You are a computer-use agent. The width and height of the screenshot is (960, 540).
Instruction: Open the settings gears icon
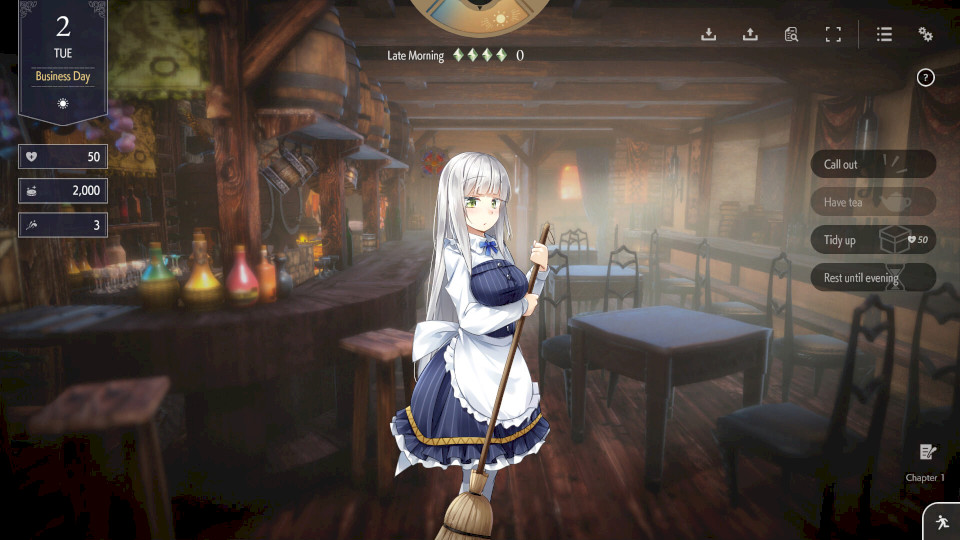926,35
